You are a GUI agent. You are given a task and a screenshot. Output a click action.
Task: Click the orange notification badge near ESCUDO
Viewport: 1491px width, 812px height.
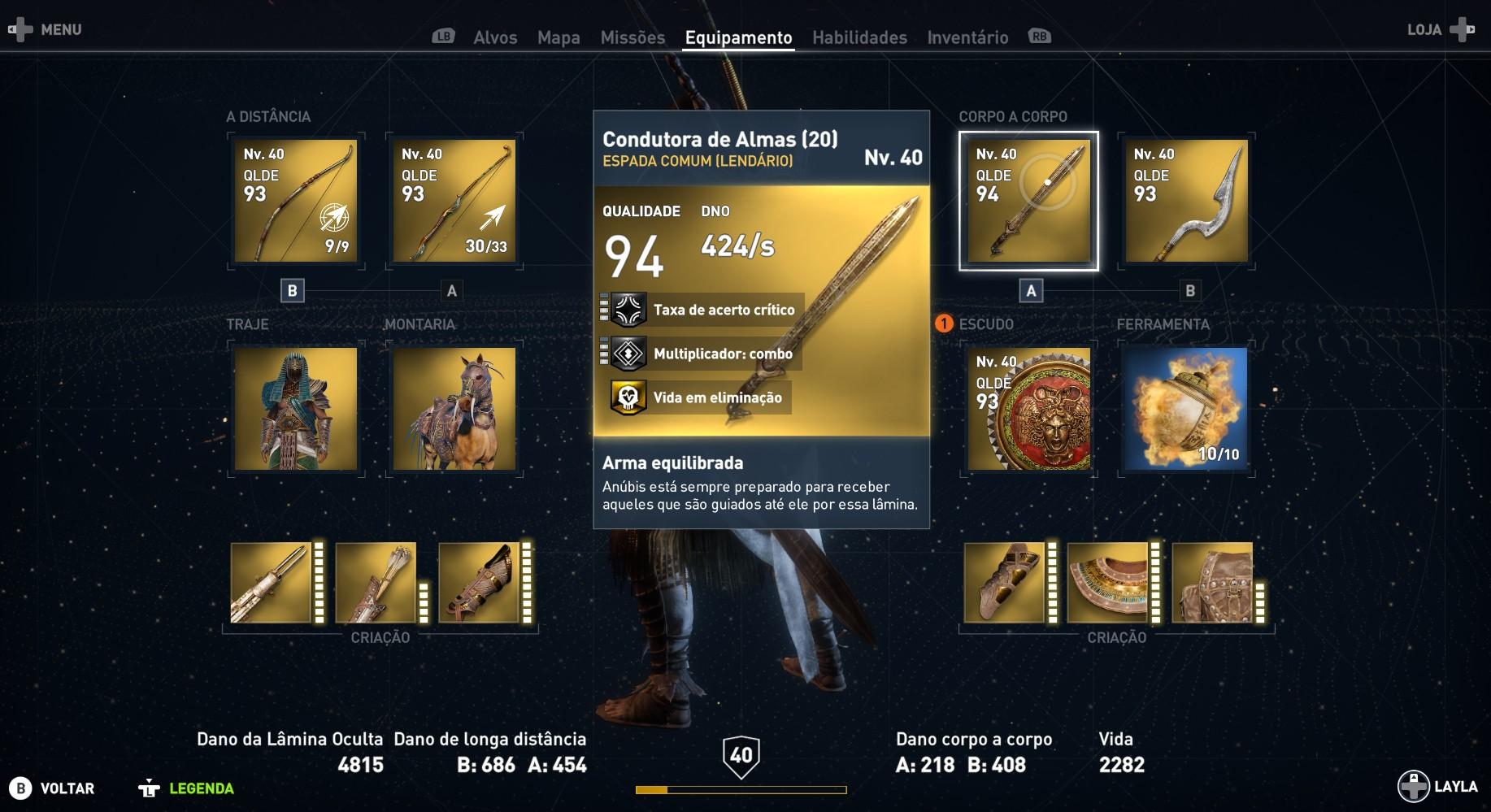(945, 323)
